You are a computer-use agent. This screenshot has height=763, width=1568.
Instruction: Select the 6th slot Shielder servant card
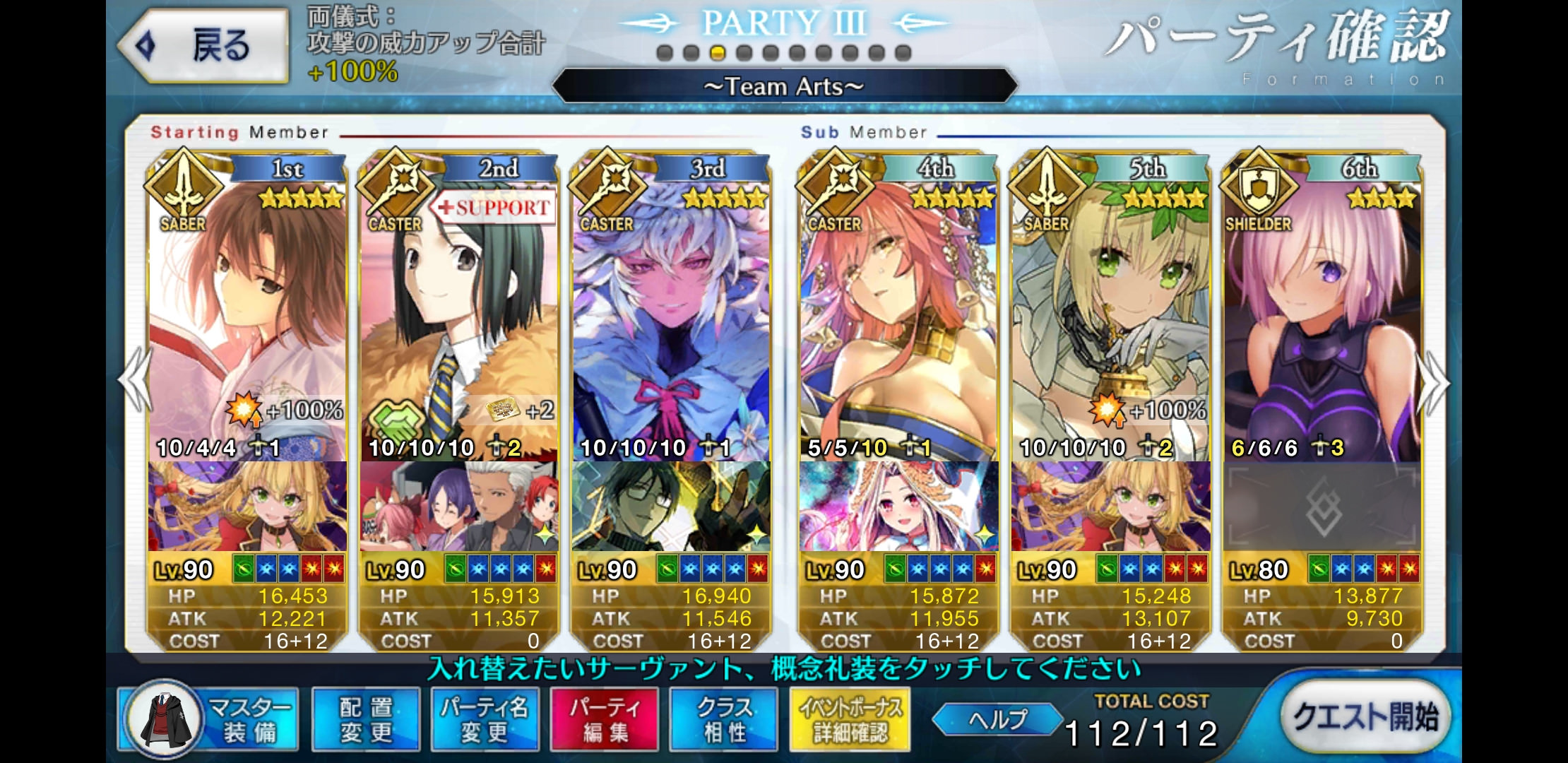(1322, 318)
